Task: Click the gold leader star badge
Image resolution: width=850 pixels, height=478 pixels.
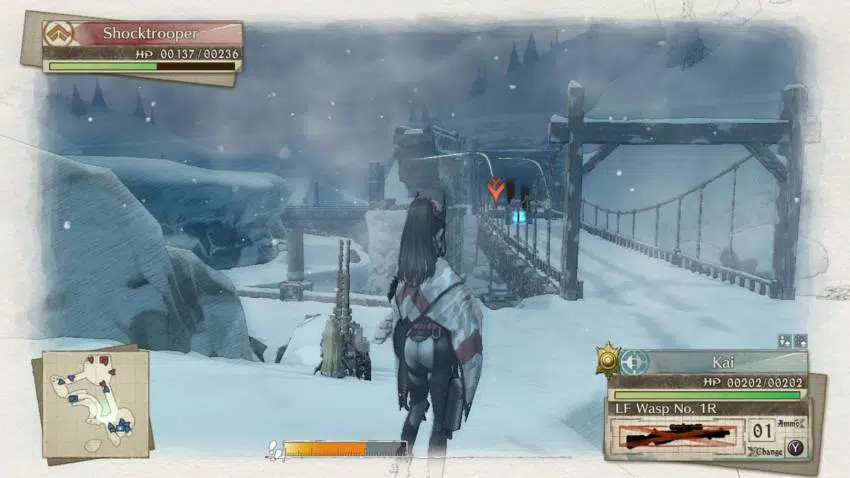Action: pos(607,359)
